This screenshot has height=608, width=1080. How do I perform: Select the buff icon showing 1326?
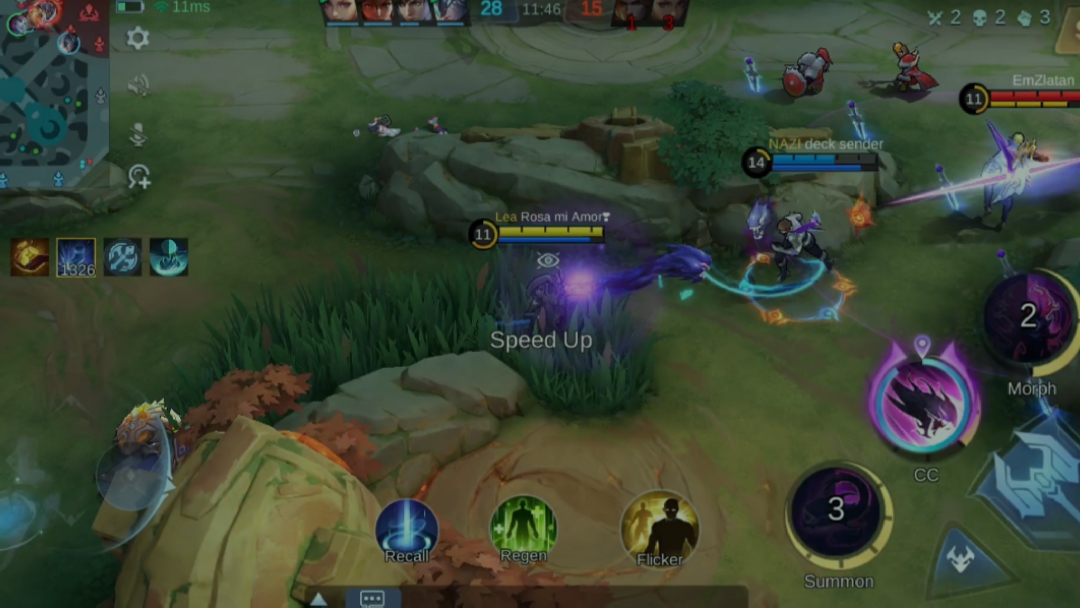point(76,257)
